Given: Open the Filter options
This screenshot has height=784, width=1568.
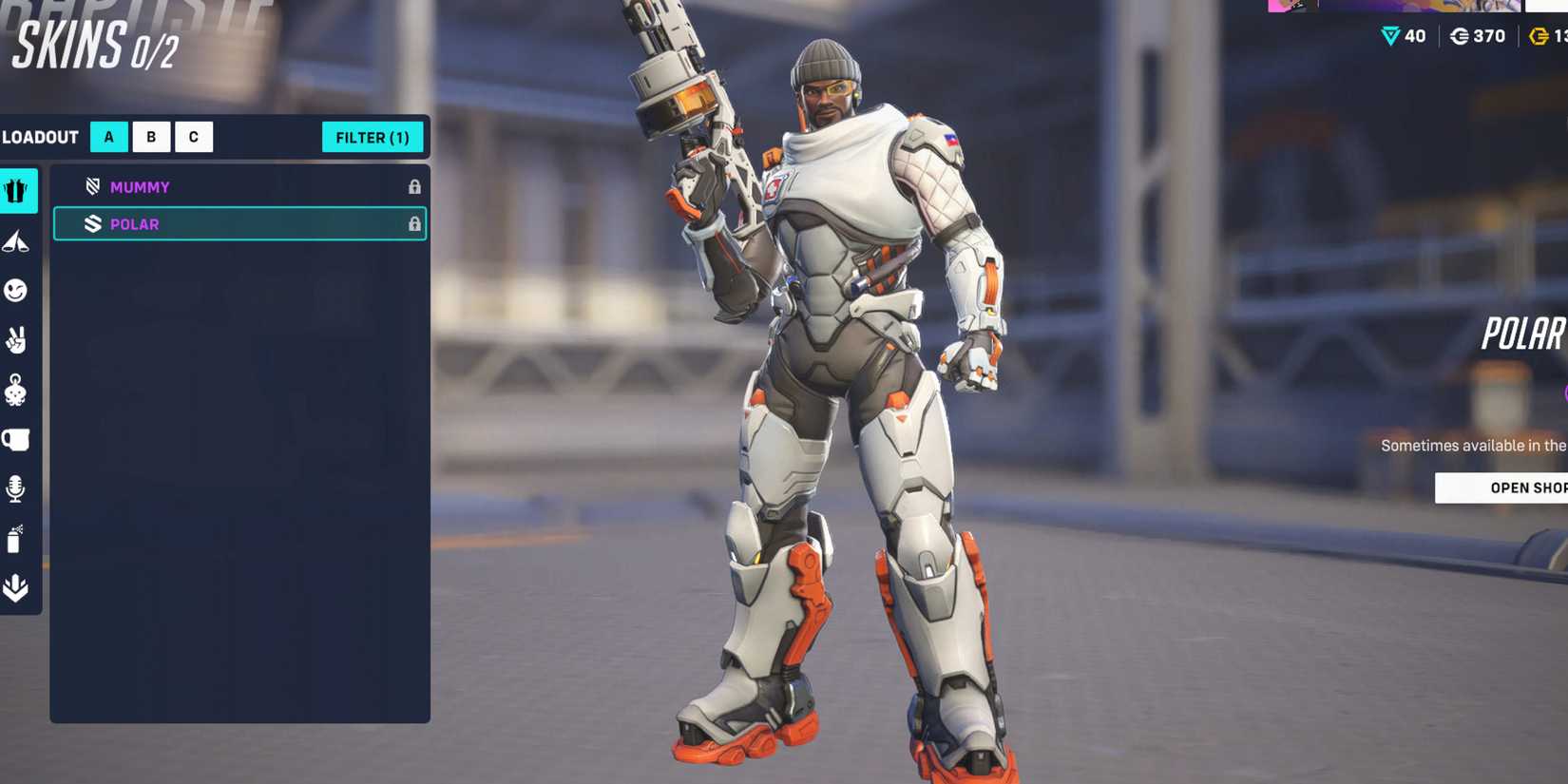Looking at the screenshot, I should tap(373, 137).
